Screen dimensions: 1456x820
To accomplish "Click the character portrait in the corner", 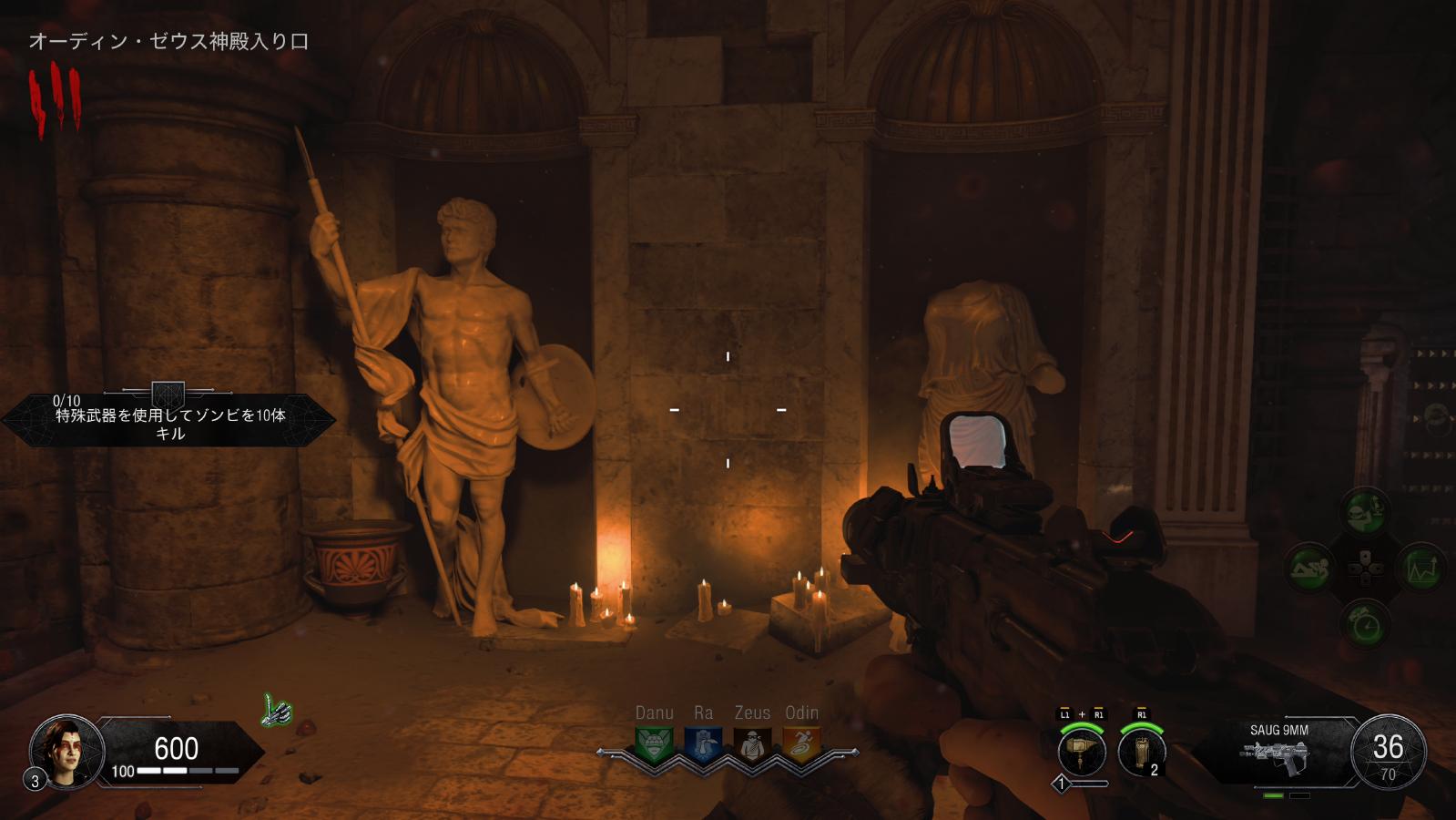I will point(66,752).
